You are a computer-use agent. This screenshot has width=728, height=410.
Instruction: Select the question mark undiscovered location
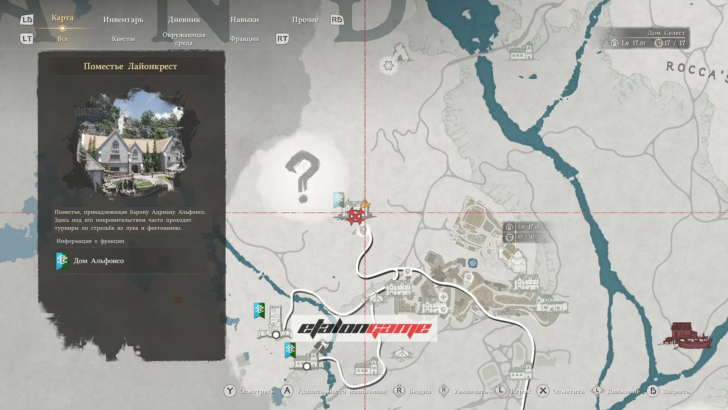tap(301, 177)
